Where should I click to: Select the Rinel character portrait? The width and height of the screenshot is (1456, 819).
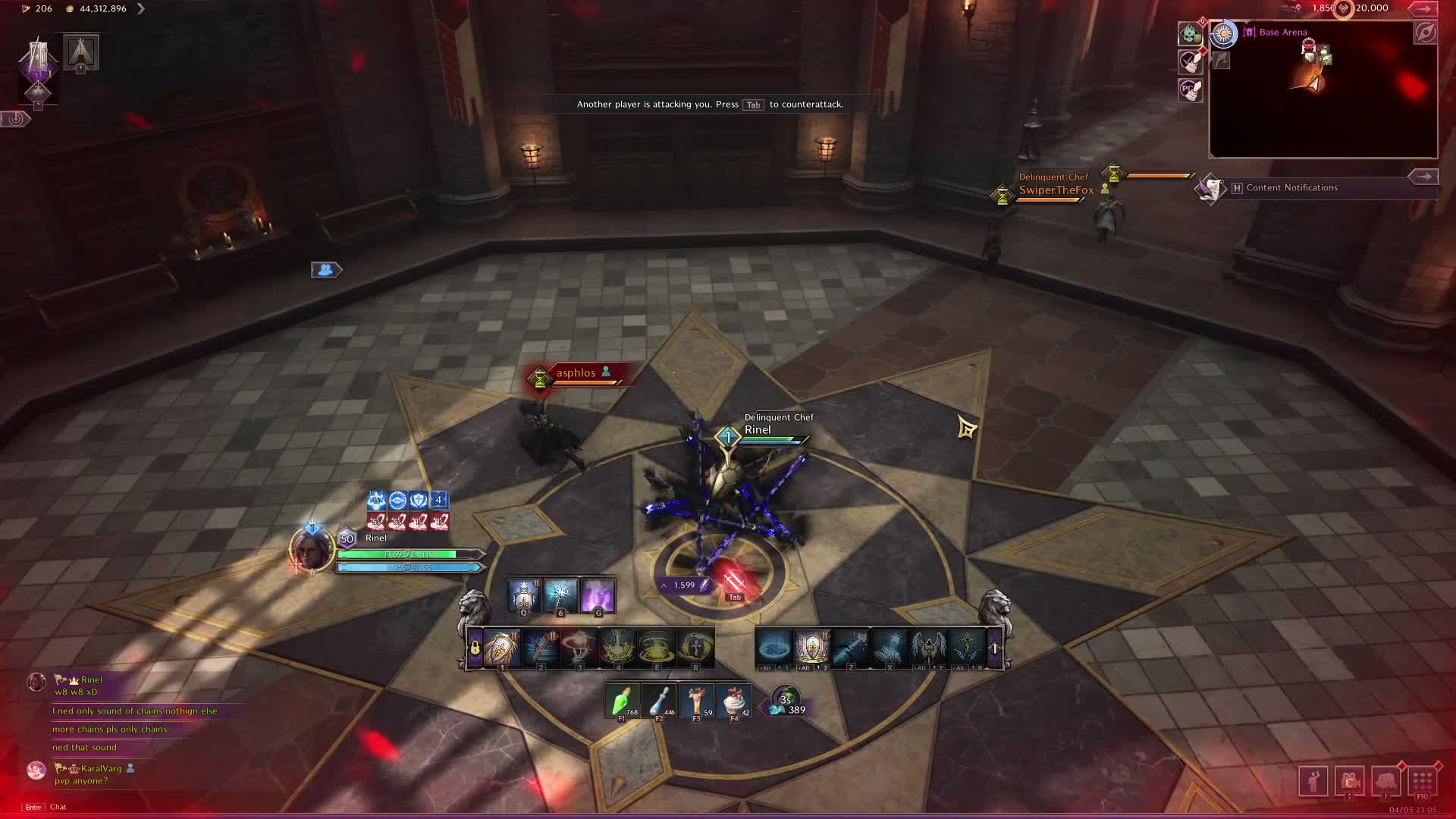pyautogui.click(x=311, y=548)
